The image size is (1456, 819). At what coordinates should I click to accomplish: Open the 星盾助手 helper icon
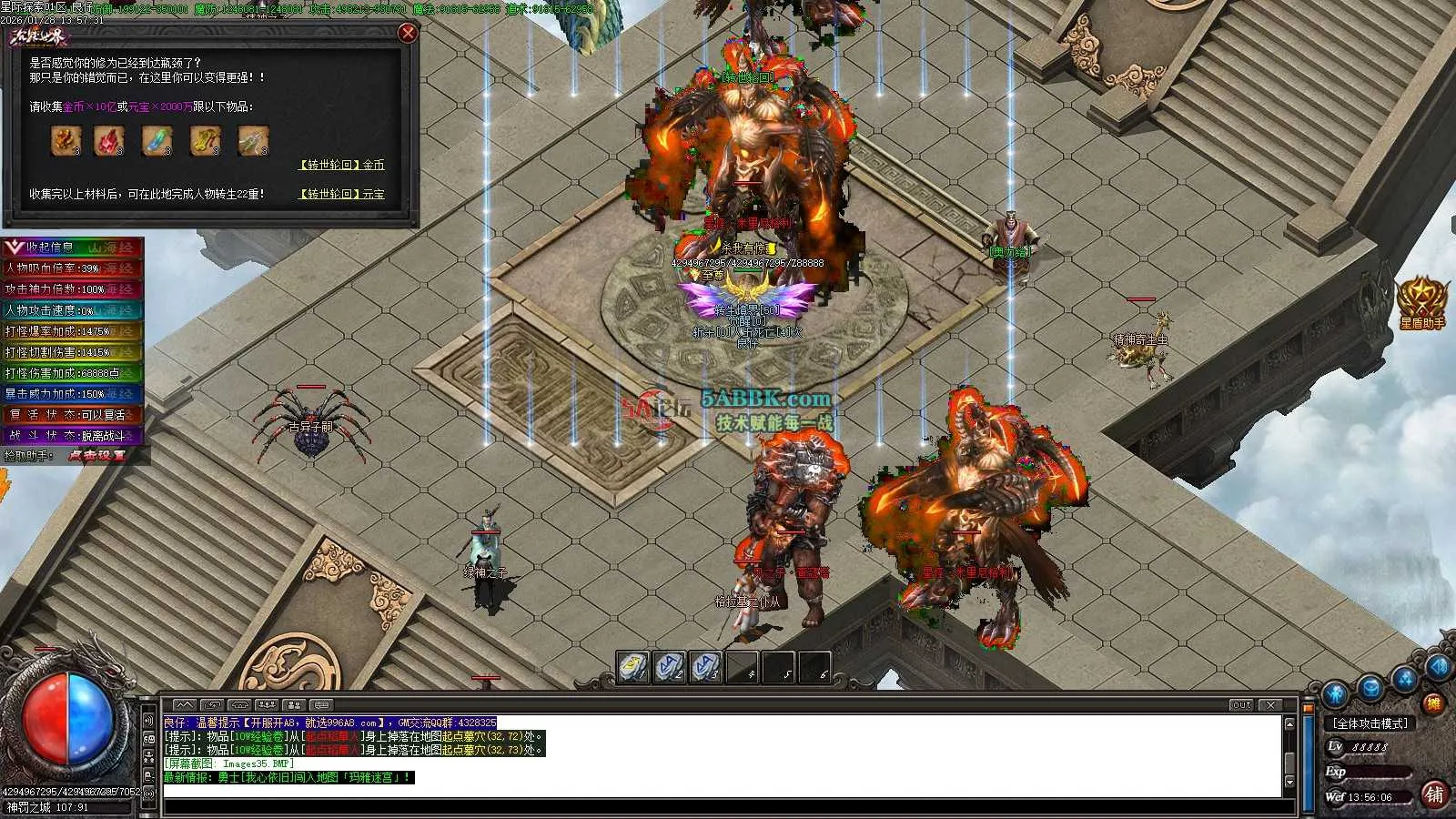click(x=1421, y=298)
